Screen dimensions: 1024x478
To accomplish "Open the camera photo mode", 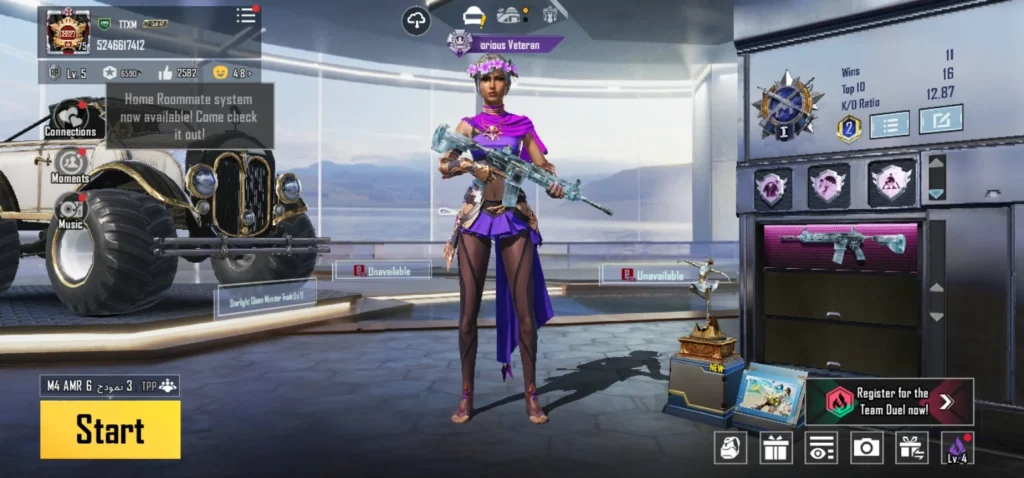I will pos(866,447).
